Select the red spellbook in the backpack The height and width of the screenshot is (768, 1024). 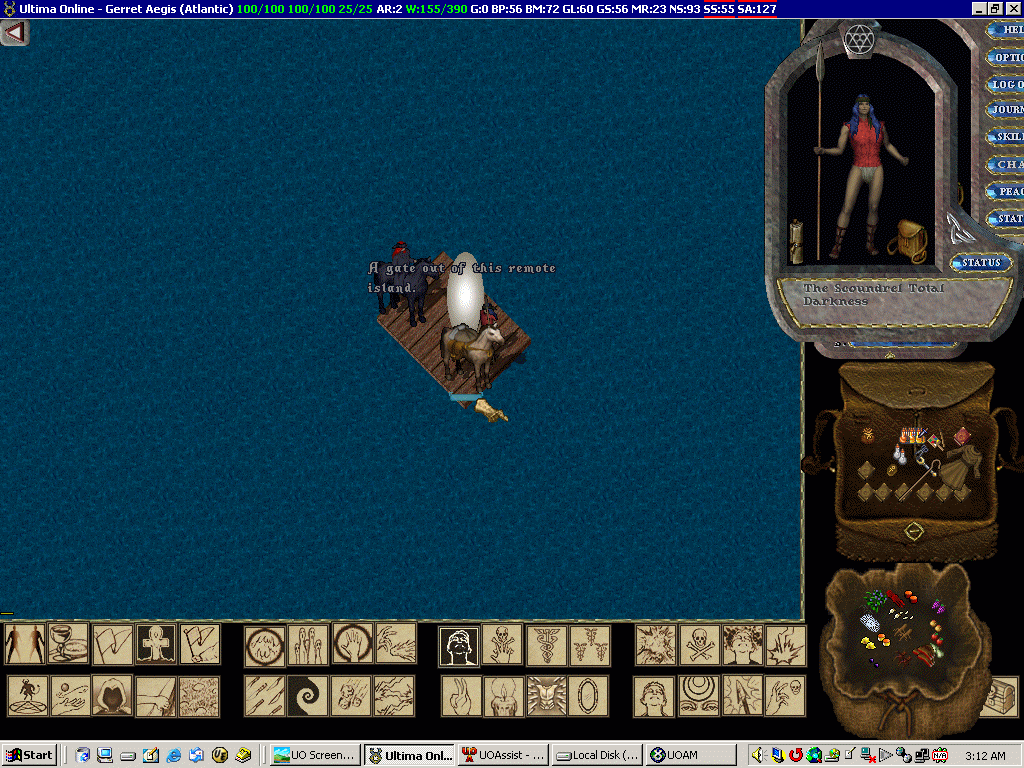[x=962, y=435]
